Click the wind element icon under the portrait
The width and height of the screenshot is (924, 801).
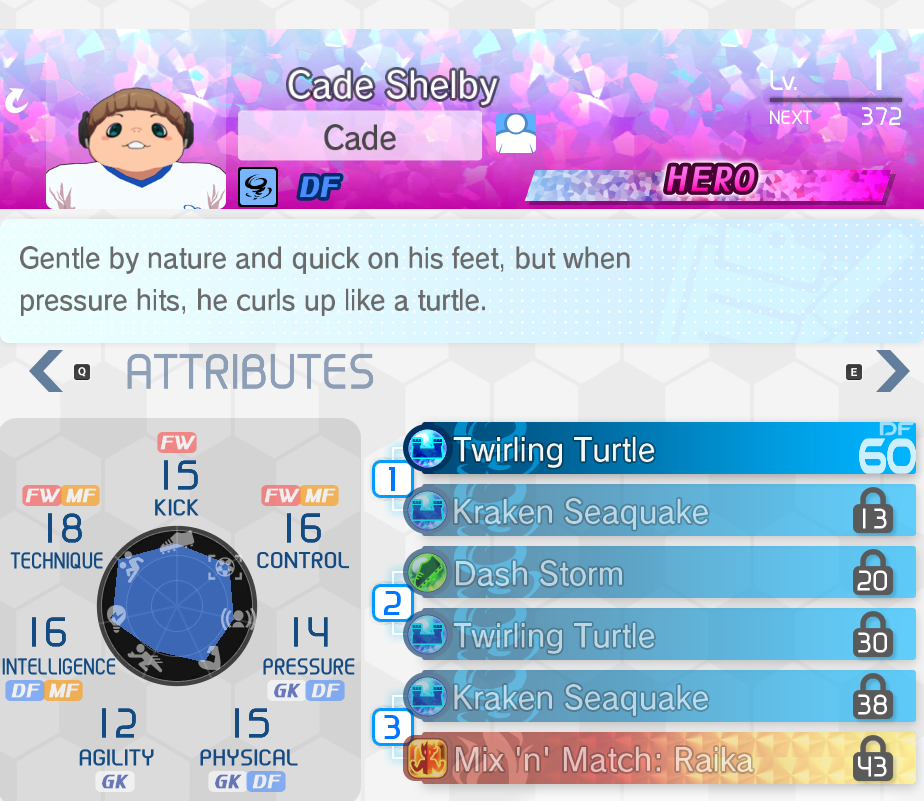point(258,186)
